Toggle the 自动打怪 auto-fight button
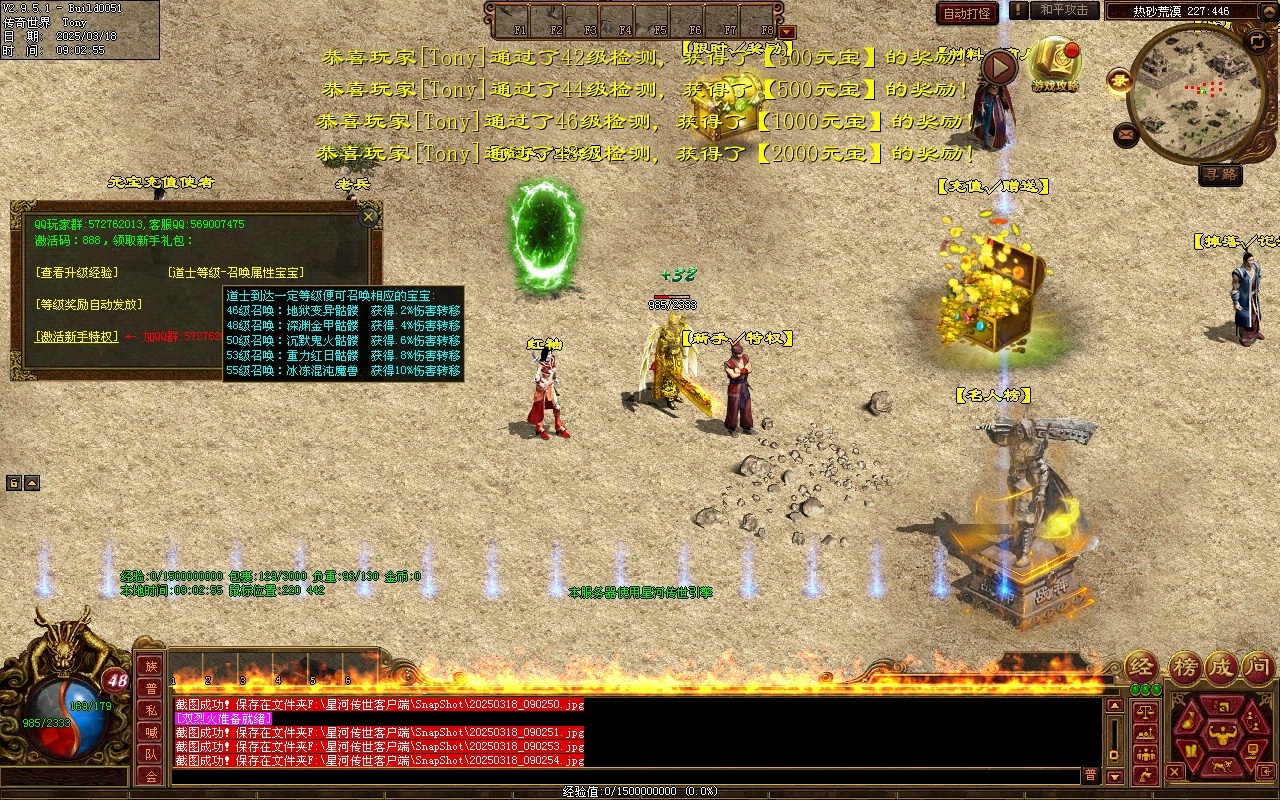Screen dimensions: 1280x800 coord(967,13)
